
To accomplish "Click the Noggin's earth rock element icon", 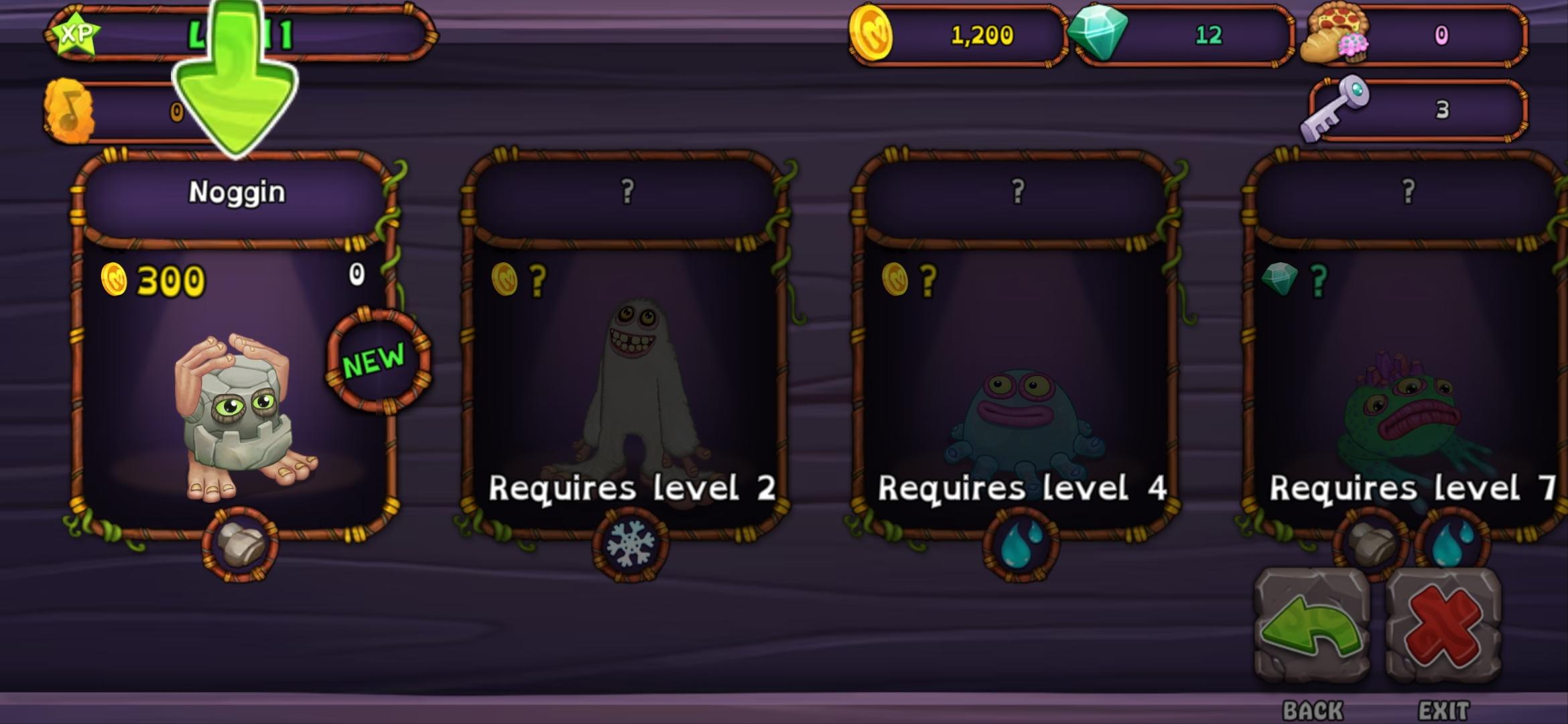I will click(x=240, y=544).
